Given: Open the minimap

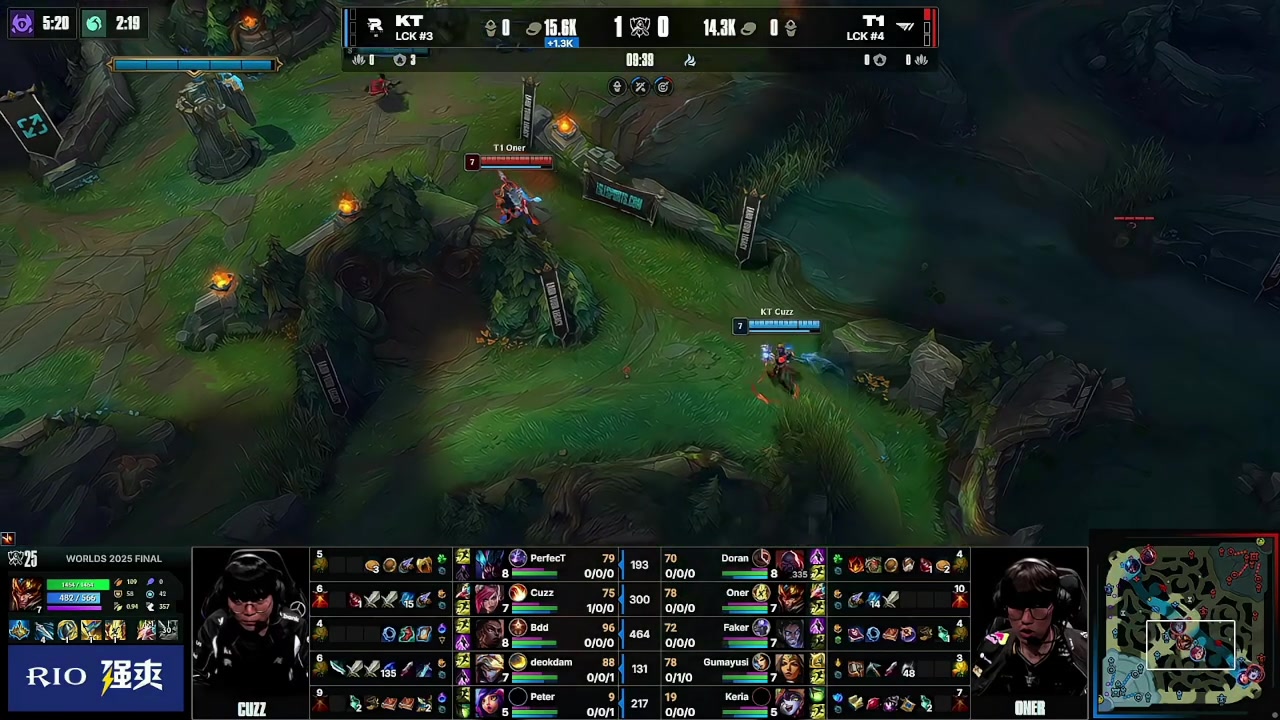Looking at the screenshot, I should point(1186,628).
